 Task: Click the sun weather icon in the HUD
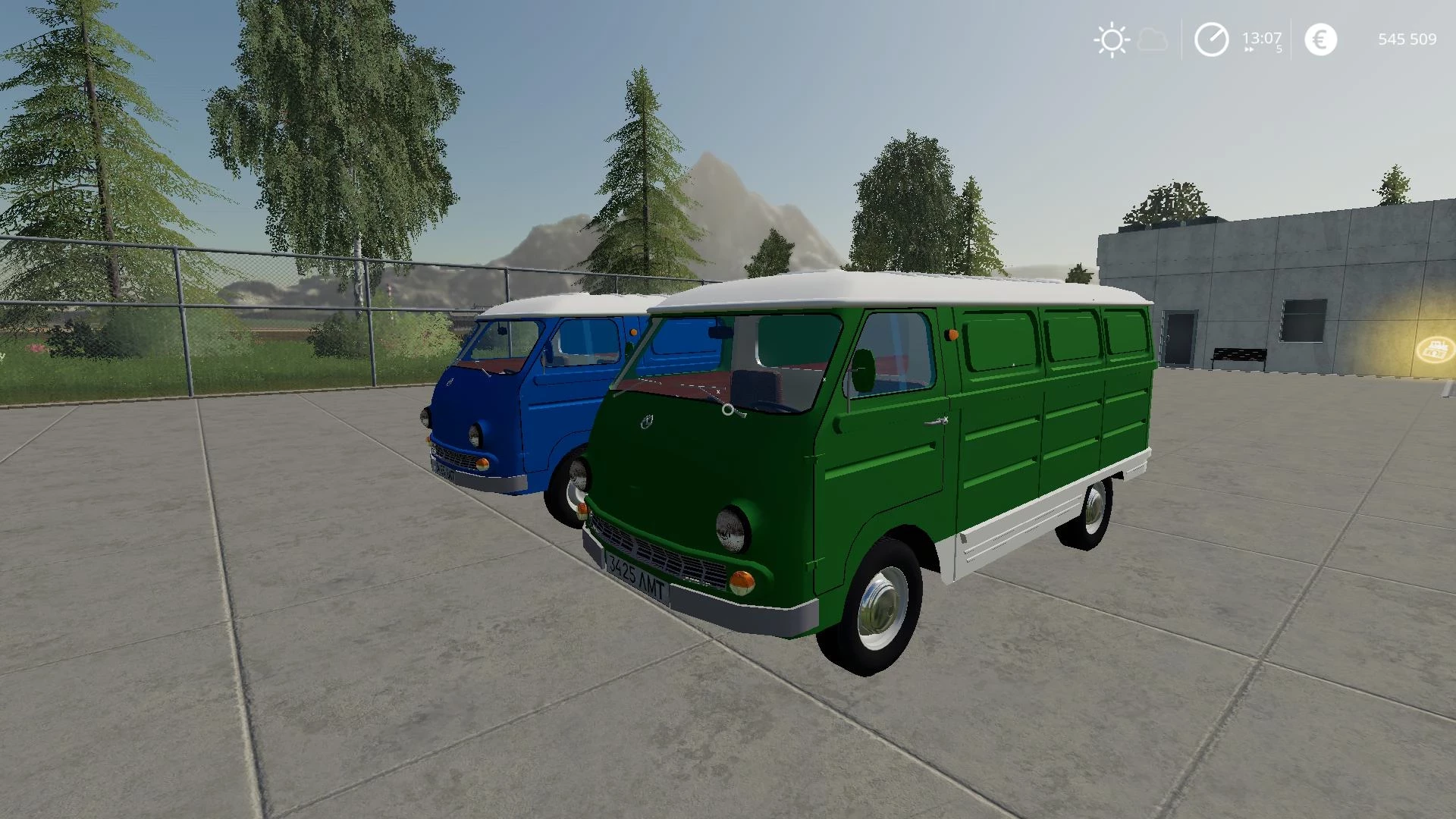[x=1111, y=39]
